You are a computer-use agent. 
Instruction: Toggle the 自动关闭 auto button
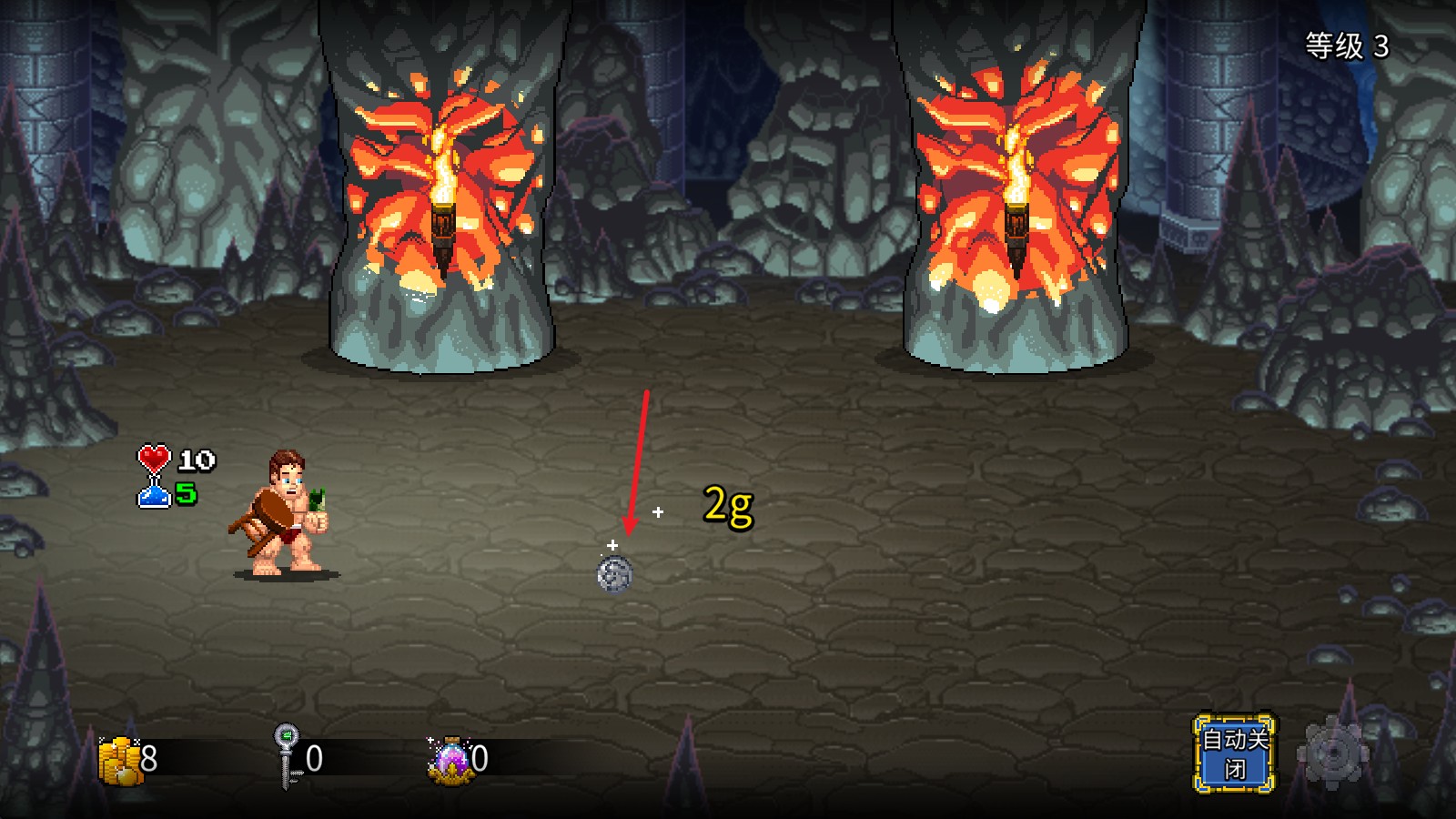(x=1234, y=753)
